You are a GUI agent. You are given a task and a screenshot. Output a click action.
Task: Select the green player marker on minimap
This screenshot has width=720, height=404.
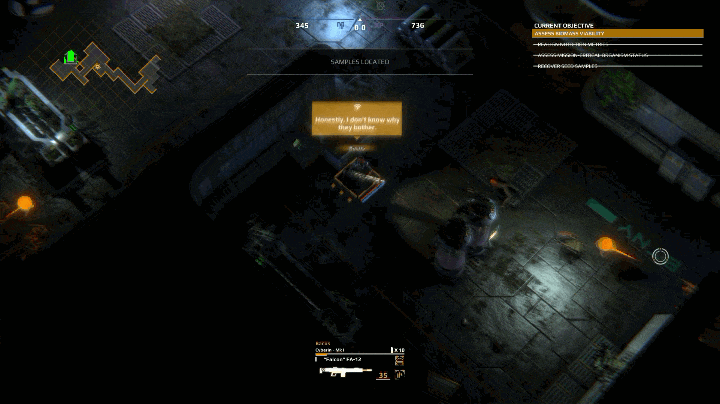70,57
